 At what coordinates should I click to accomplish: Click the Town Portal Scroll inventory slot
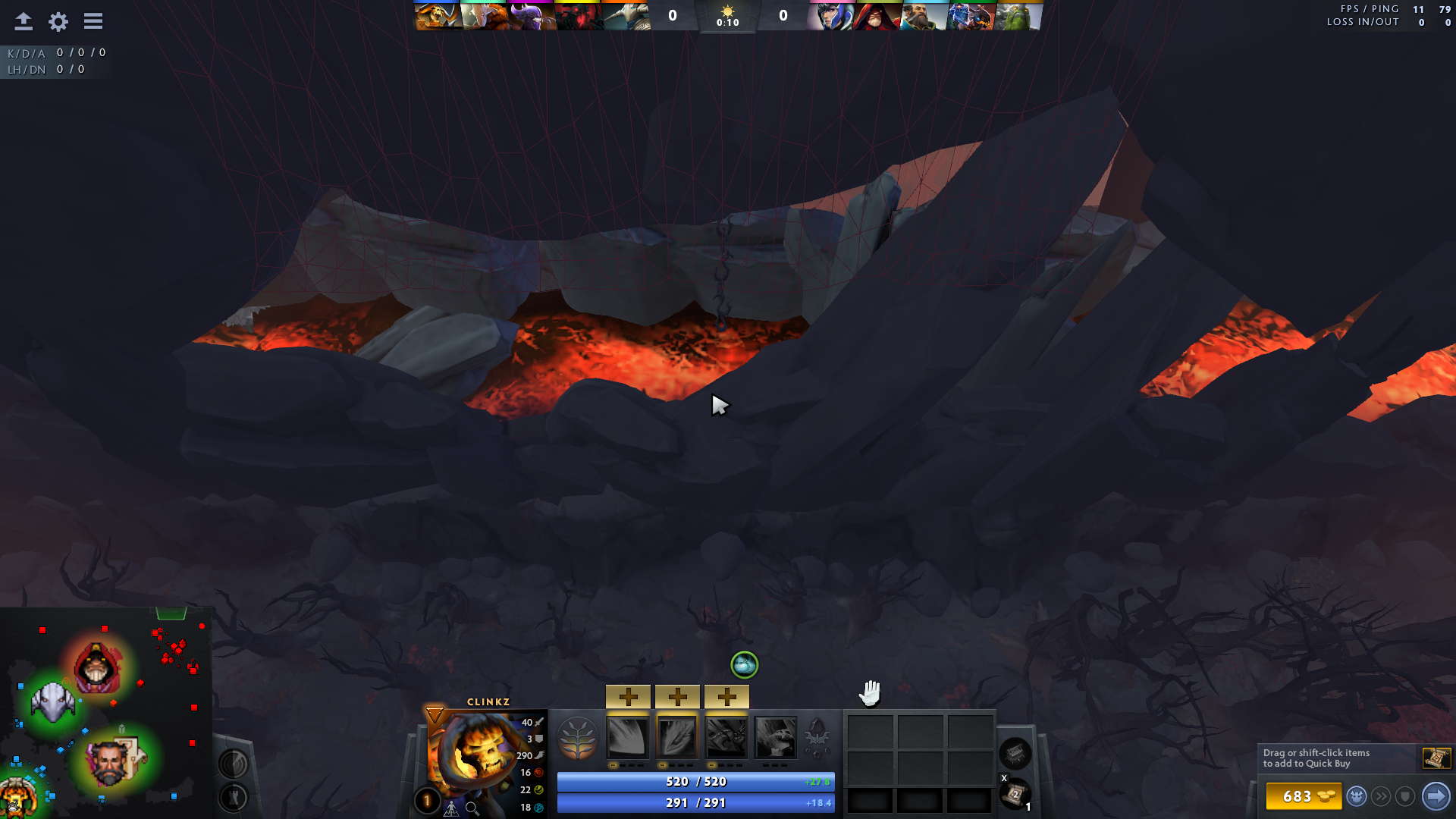click(1014, 795)
